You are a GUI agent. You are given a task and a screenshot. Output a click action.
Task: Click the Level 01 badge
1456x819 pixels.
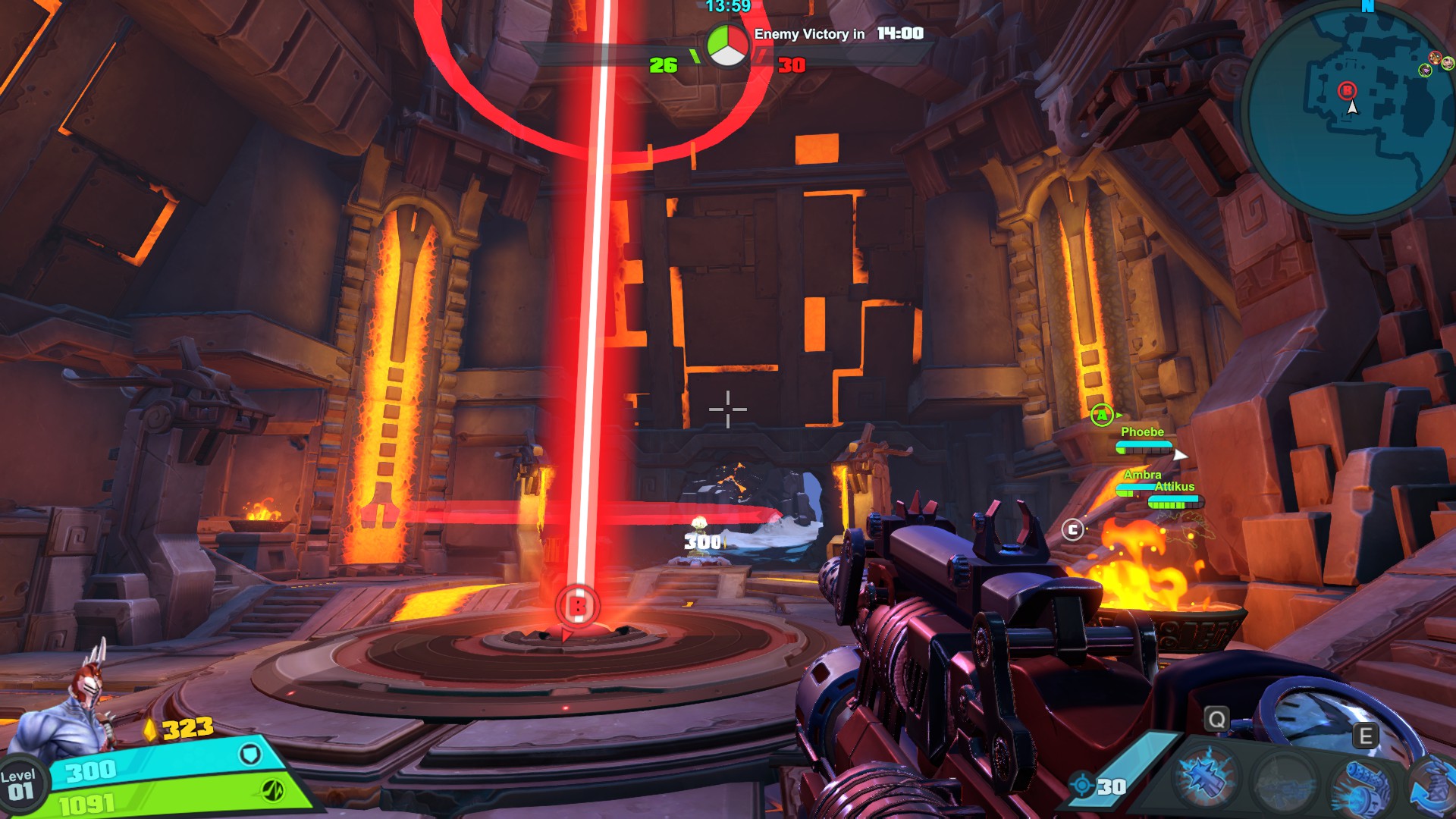[x=20, y=786]
